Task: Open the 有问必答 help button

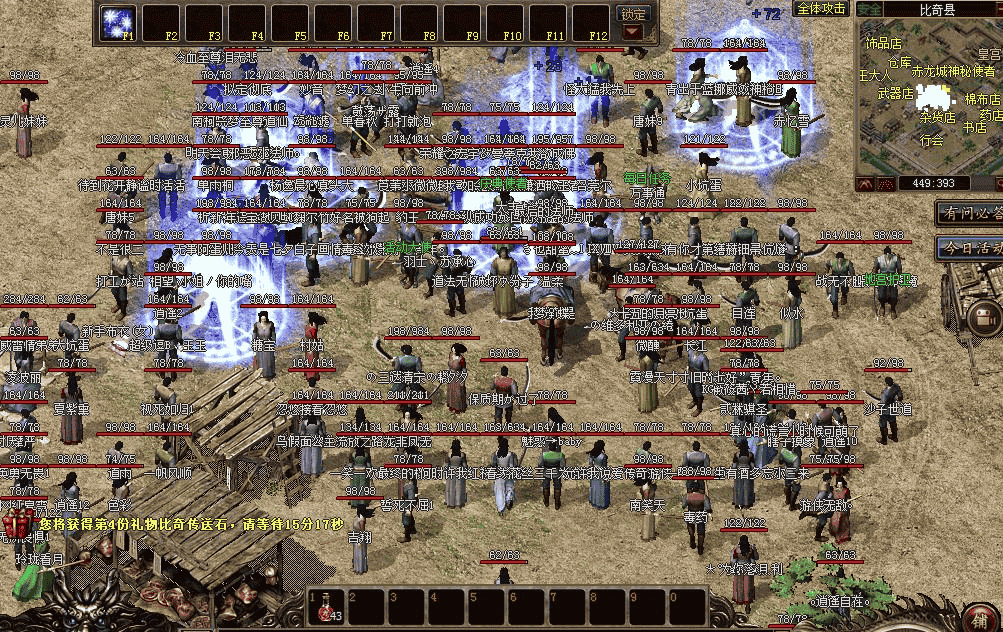Action: tap(970, 213)
